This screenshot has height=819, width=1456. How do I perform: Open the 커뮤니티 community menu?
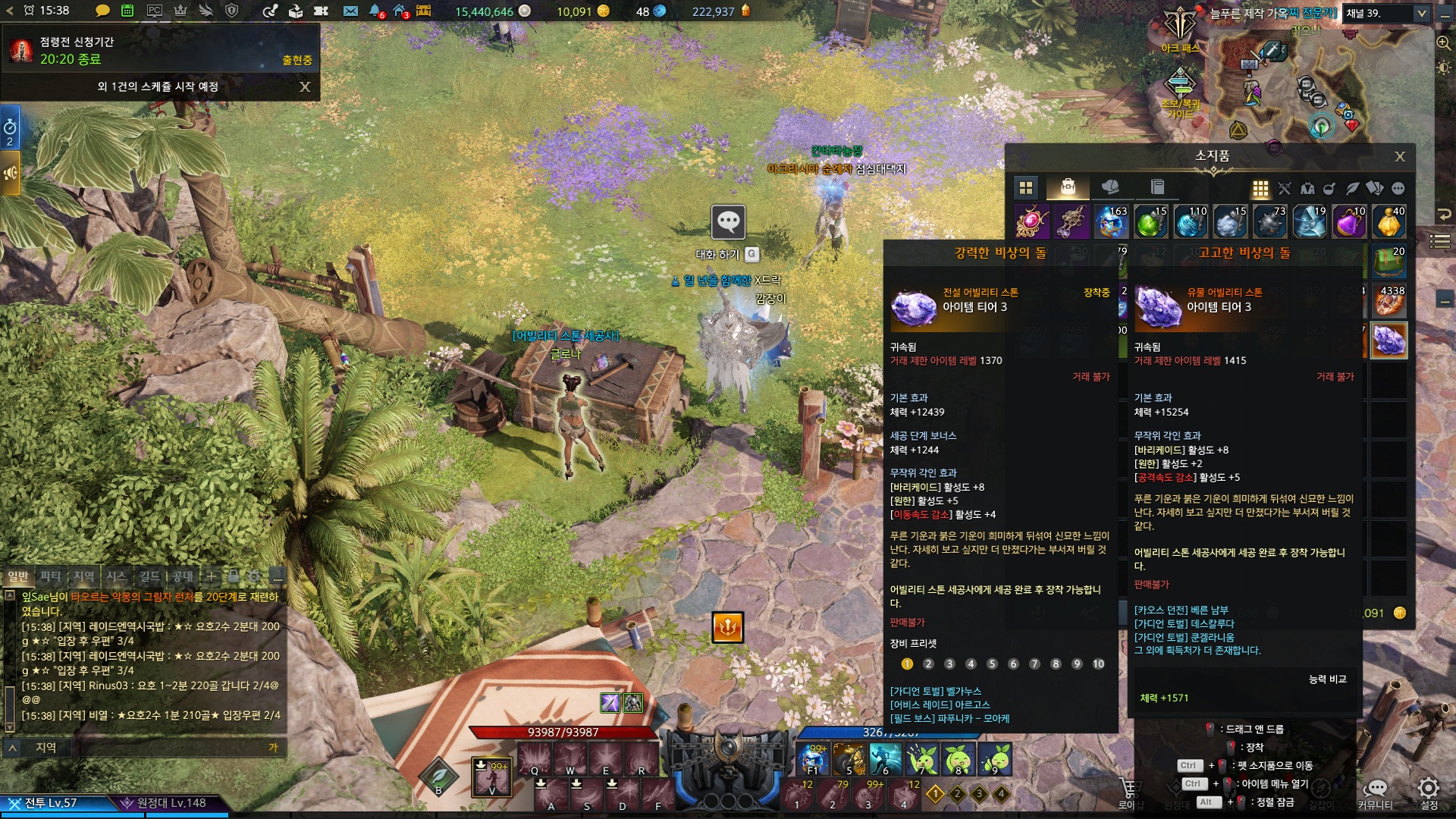coord(1376,790)
